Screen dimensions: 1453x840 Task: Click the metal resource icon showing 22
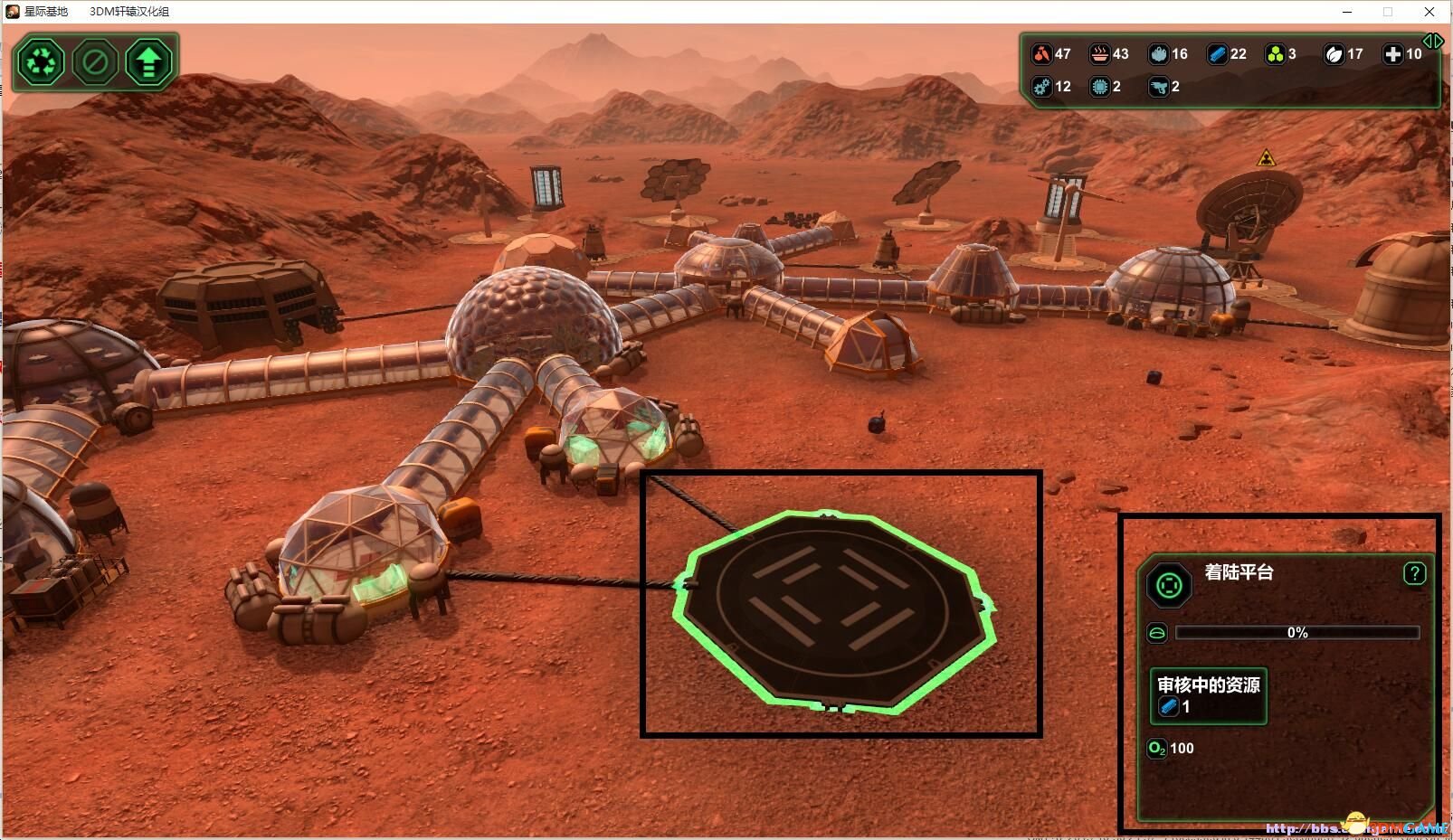click(1217, 54)
